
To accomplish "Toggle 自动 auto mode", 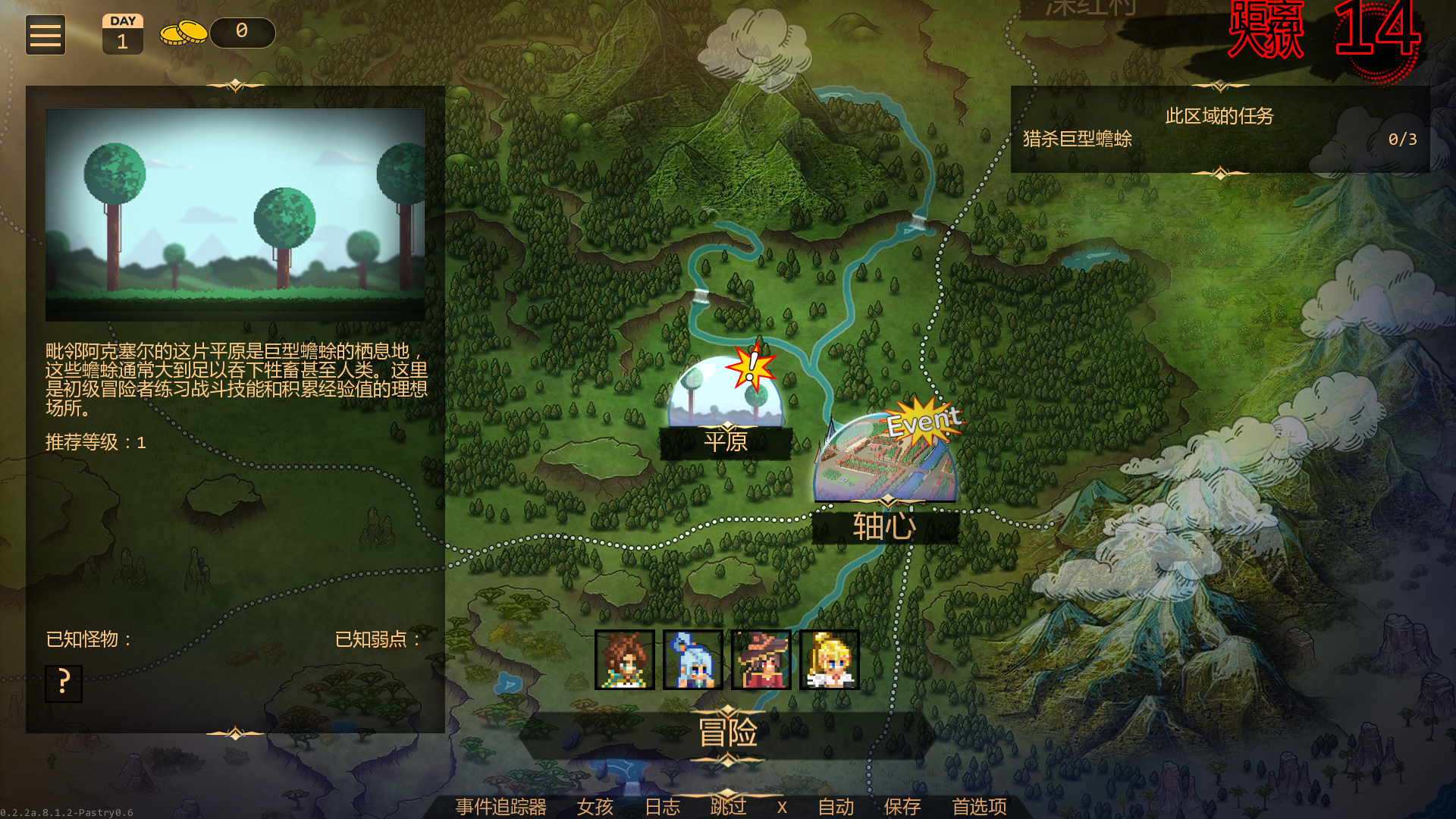I will pyautogui.click(x=836, y=807).
